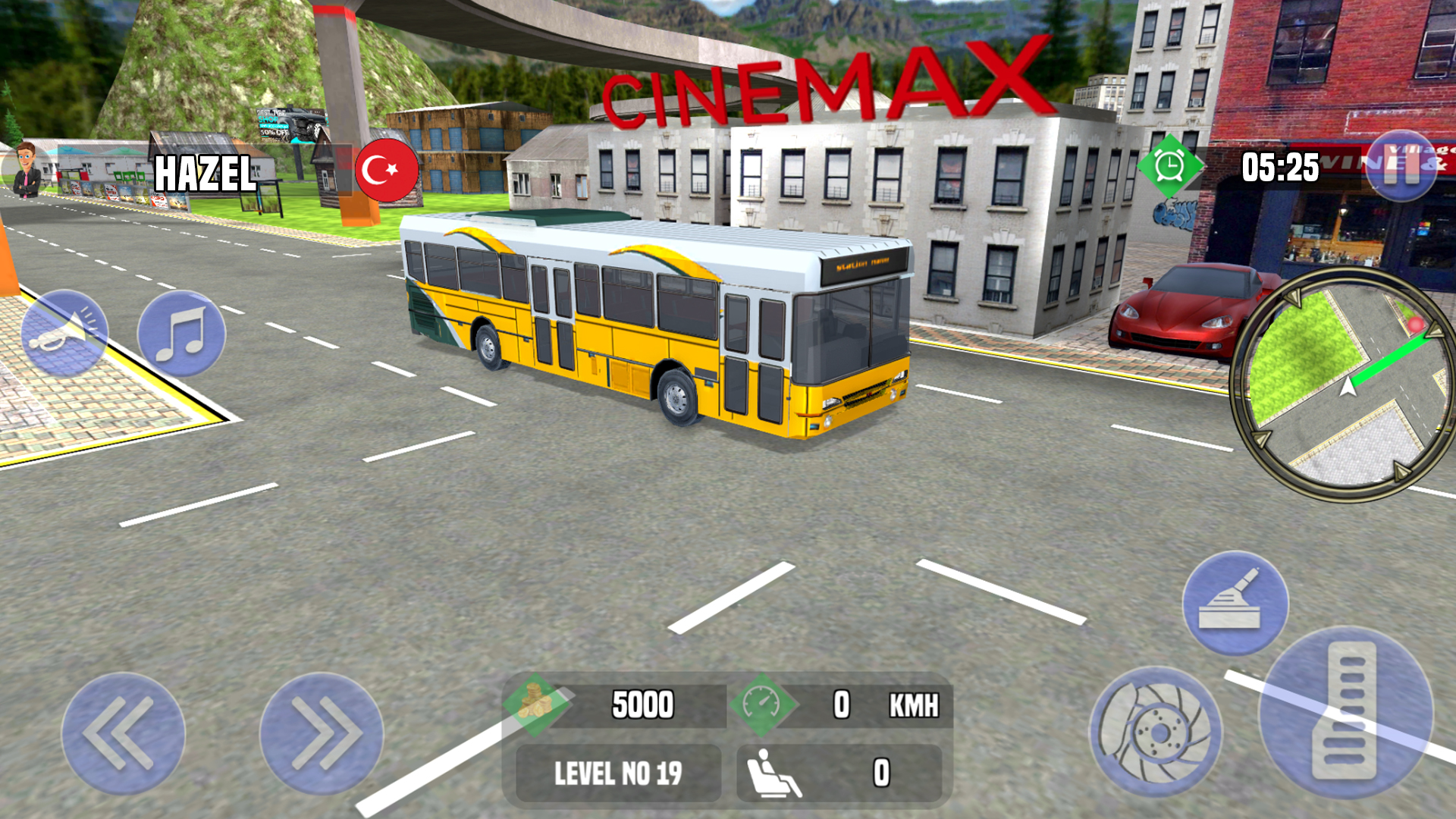The height and width of the screenshot is (819, 1456).
Task: Tap the 05:25 countdown timer display
Action: point(1280,165)
